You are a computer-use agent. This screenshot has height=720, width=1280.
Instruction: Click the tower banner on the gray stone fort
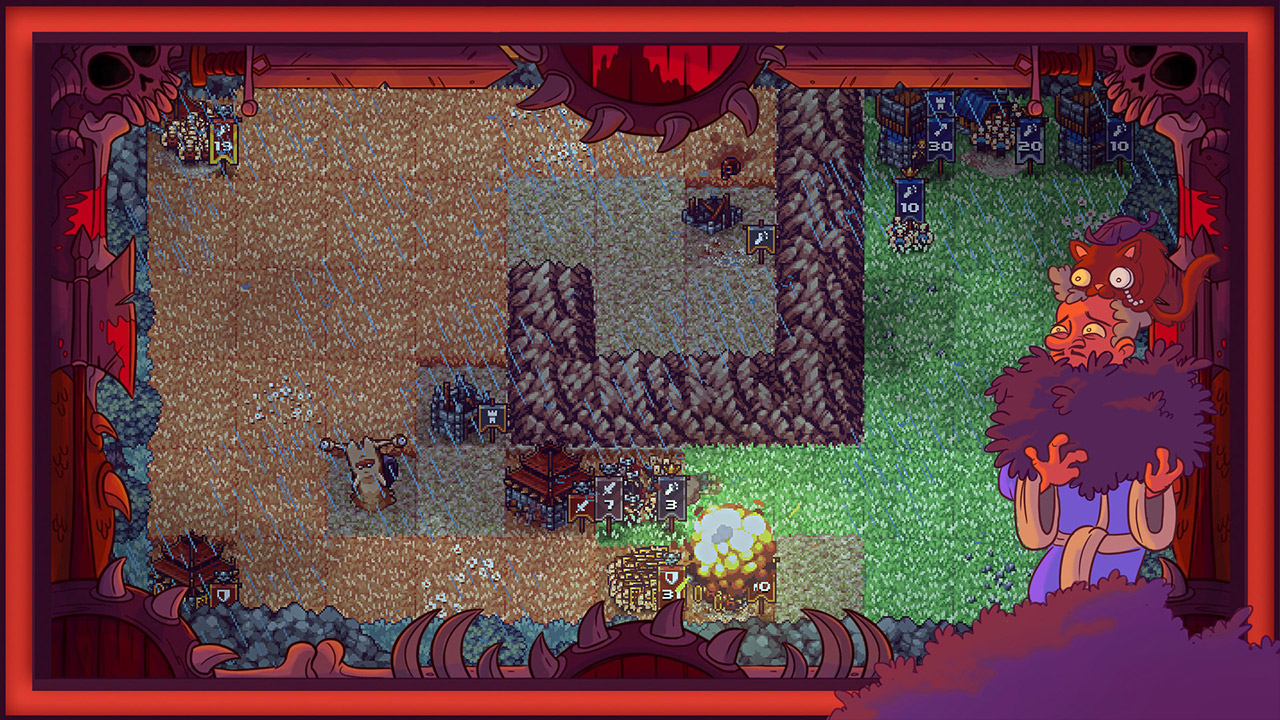pos(493,417)
